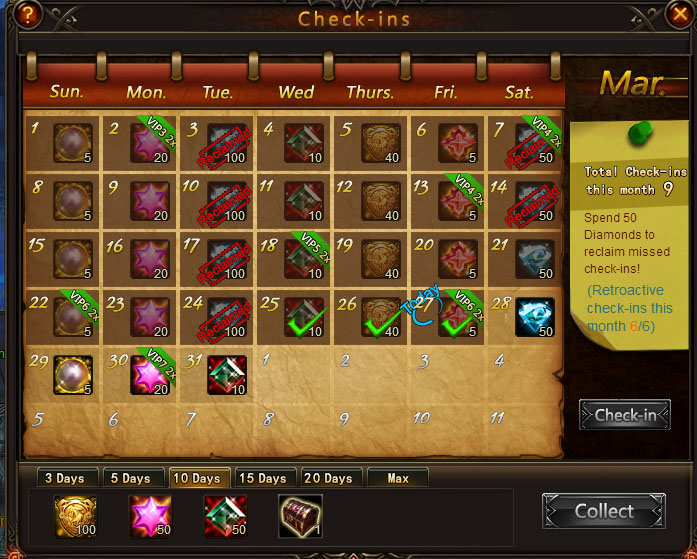Reclaim the missed day 3 reward
Screen dimensions: 697x559
[227, 143]
